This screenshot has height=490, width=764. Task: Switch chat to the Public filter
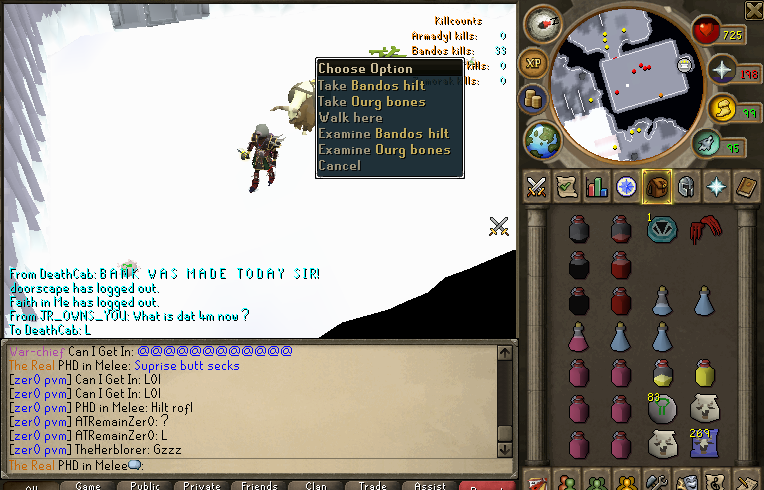(144, 486)
